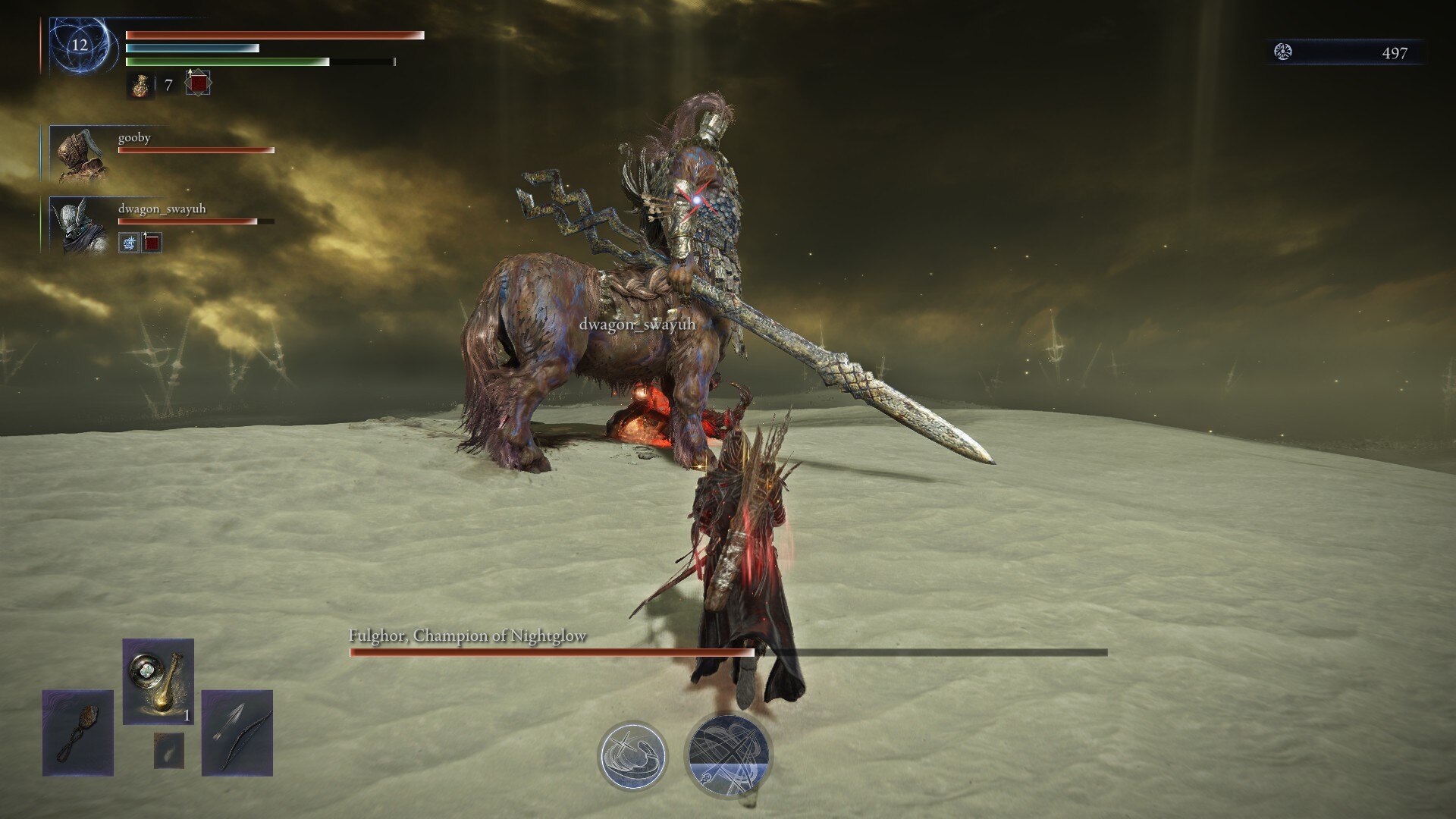Viewport: 1456px width, 819px height.
Task: Click the level 12 blue emblem
Action: click(80, 45)
